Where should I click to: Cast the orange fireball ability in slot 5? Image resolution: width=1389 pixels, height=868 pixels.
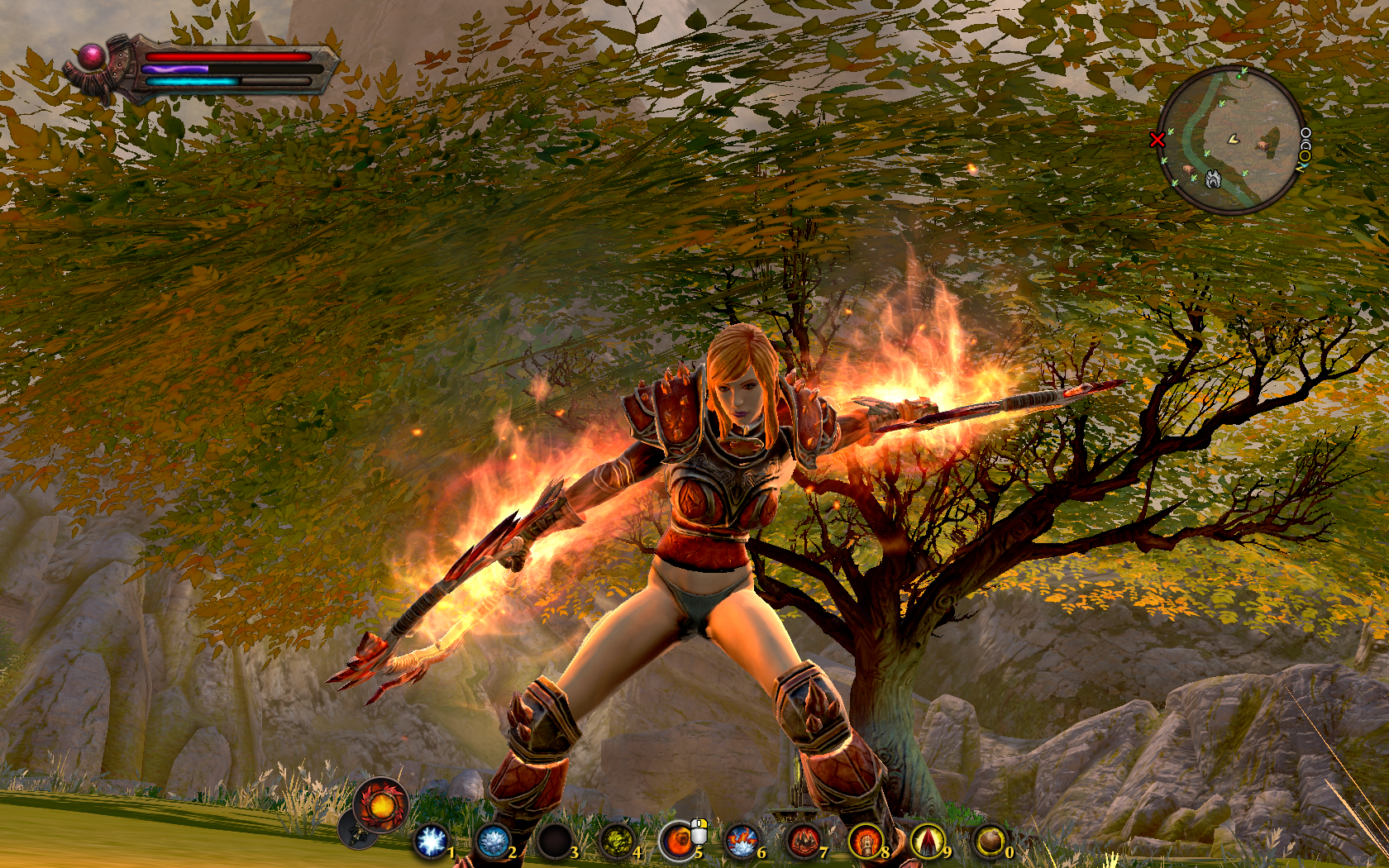[679, 842]
